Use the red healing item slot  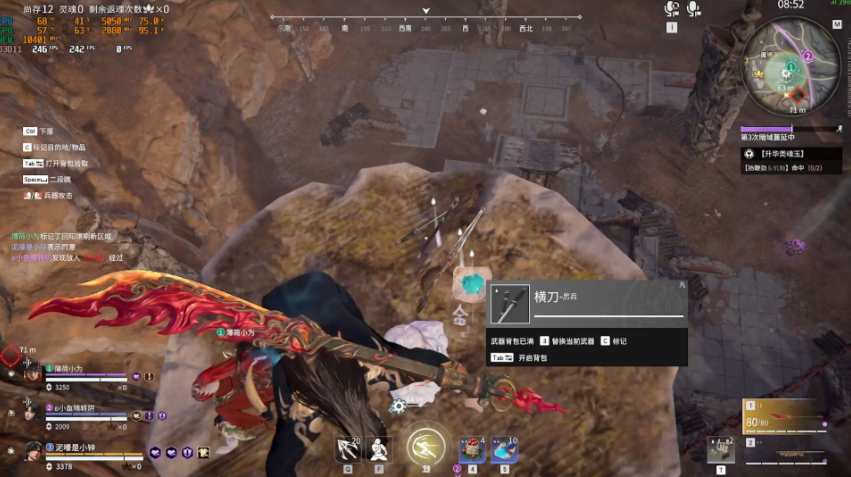[x=471, y=451]
